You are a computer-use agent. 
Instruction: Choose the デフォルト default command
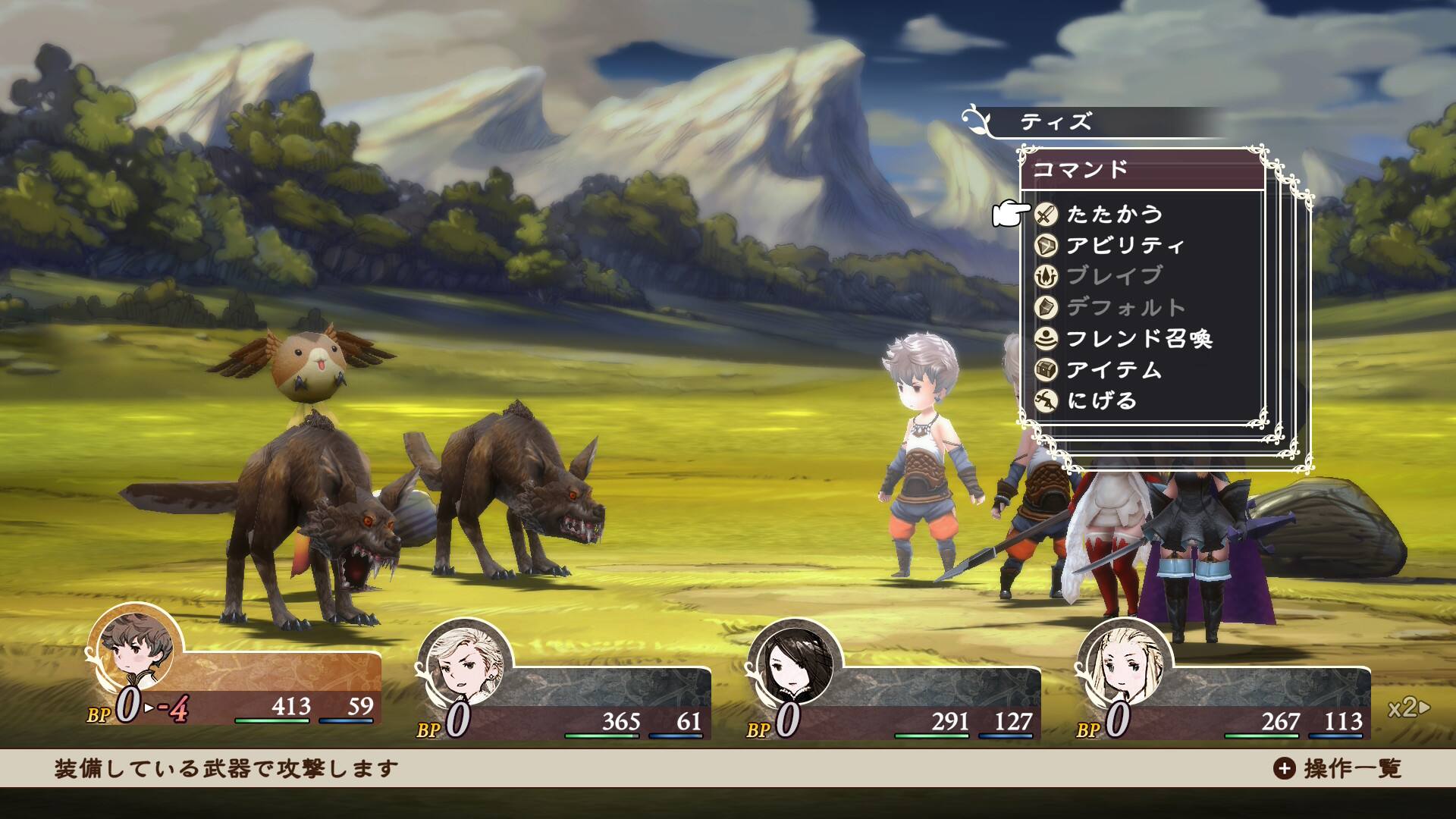click(x=1125, y=307)
